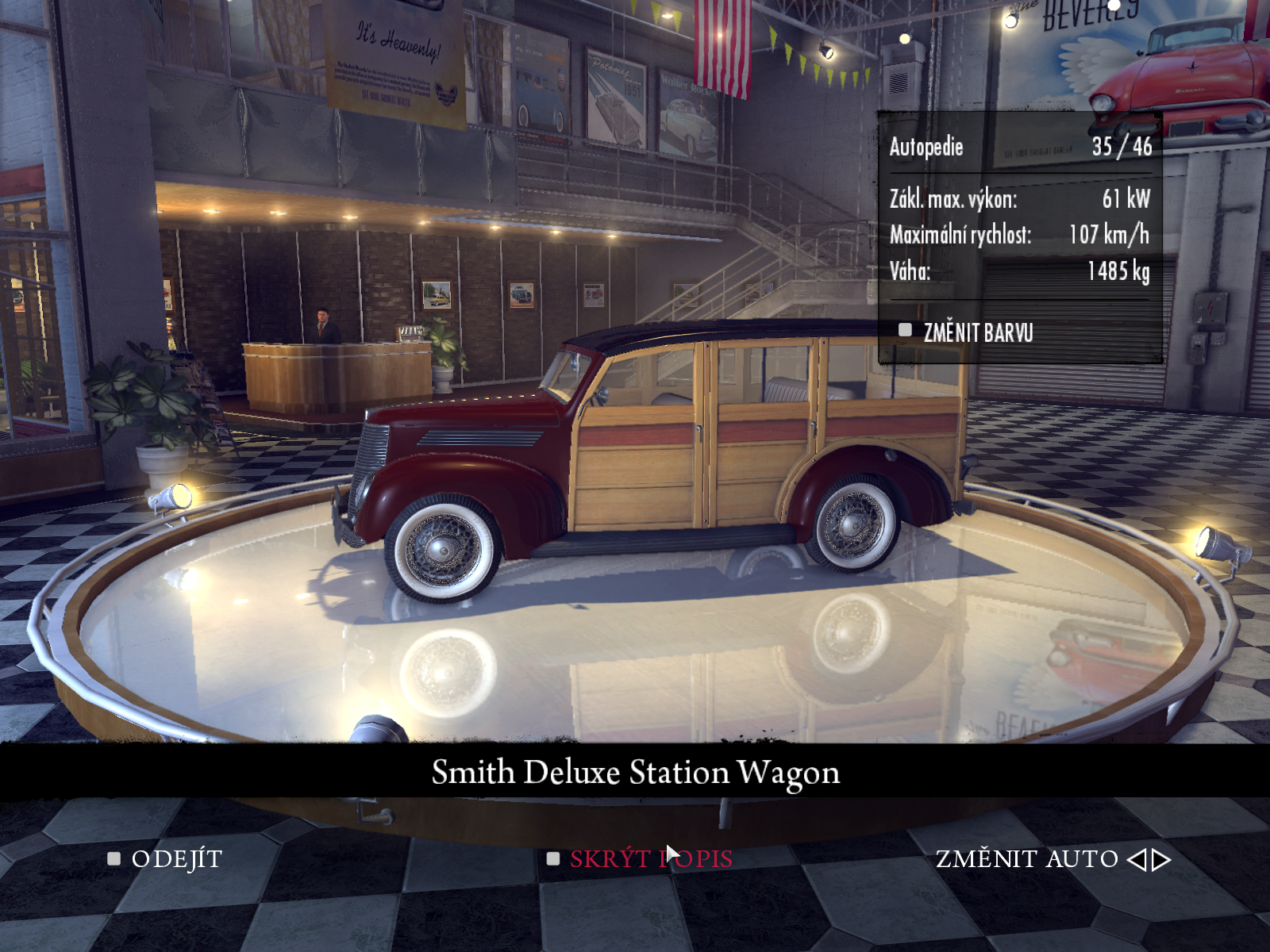Change car color using ZMĚNIT BARVU
The image size is (1270, 952).
point(977,333)
